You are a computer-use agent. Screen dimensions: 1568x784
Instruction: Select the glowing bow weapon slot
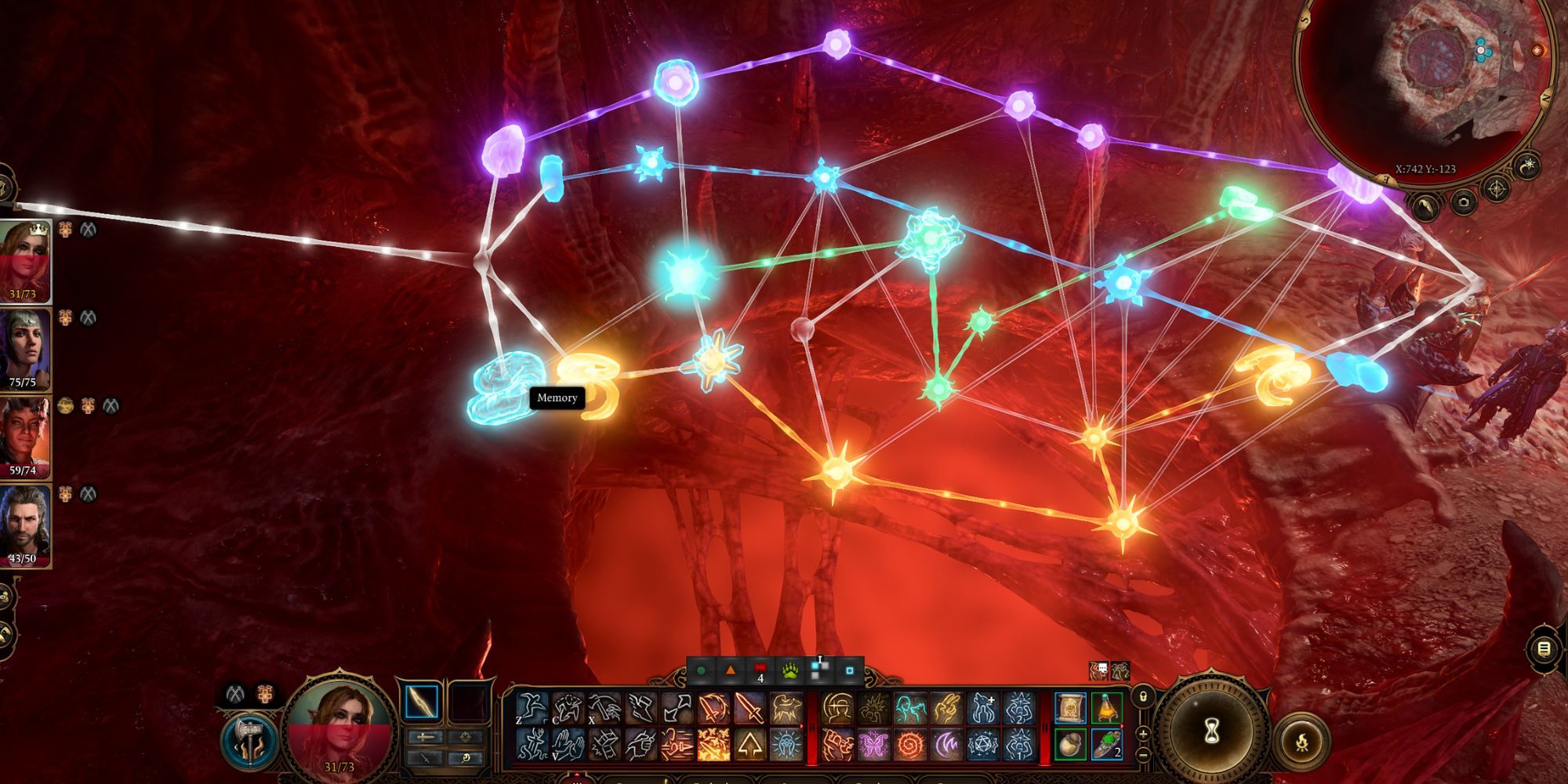pyautogui.click(x=422, y=702)
